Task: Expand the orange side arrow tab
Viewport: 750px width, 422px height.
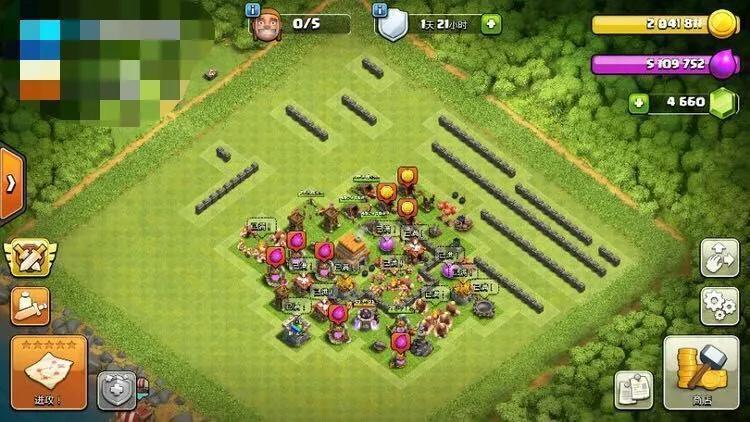Action: click(11, 183)
